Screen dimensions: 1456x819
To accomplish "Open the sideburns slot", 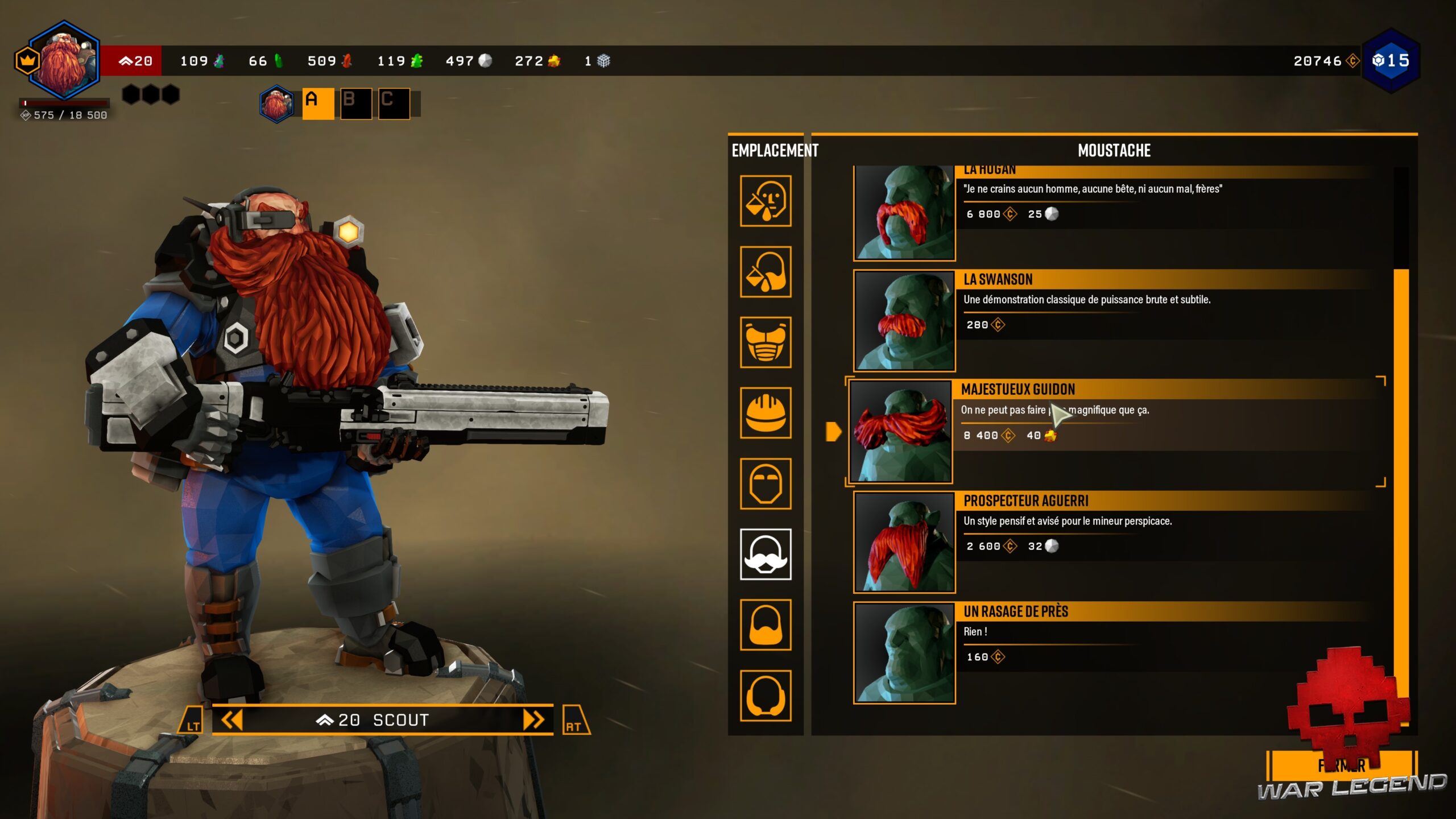I will (766, 695).
